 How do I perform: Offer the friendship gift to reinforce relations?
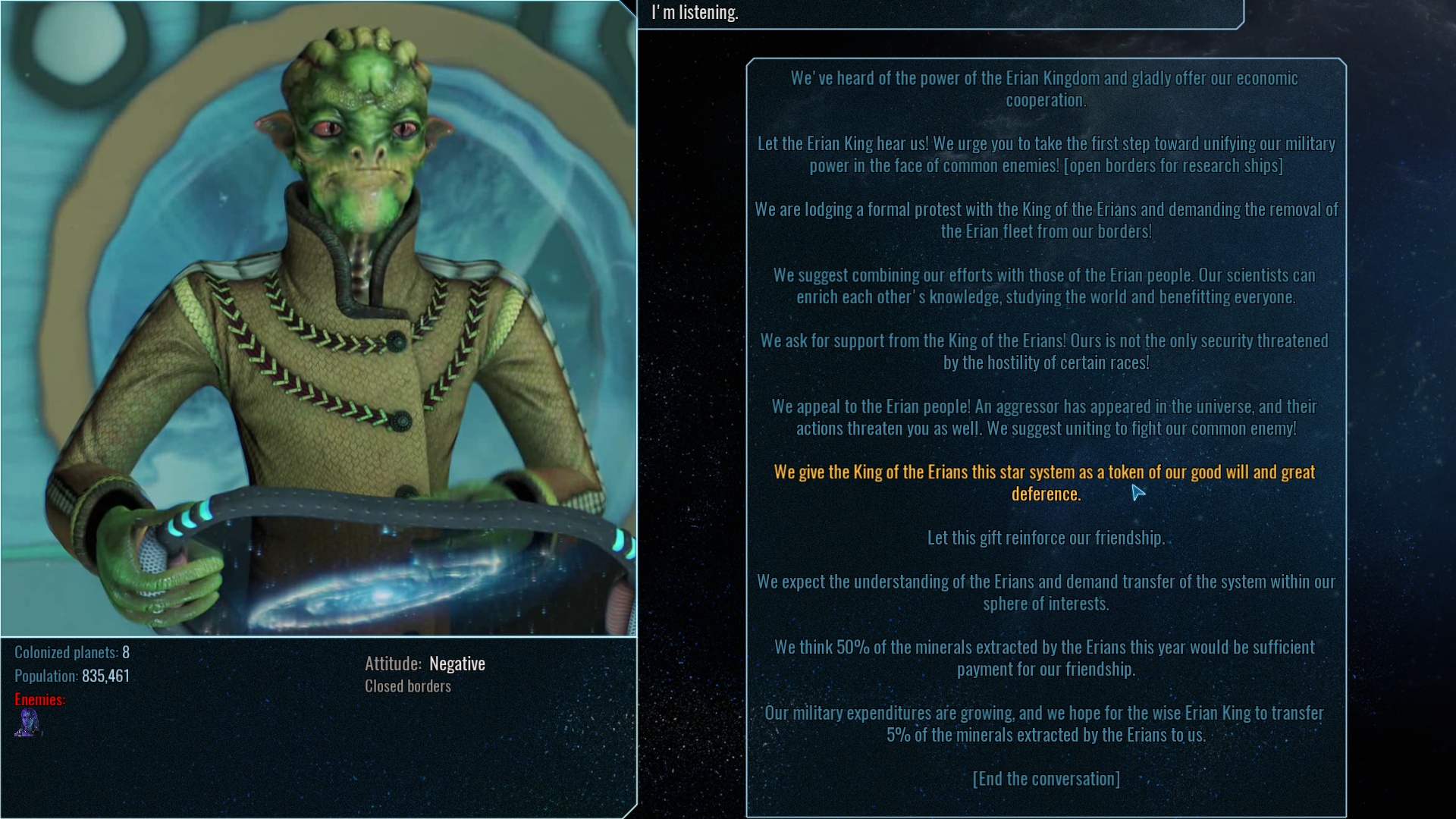tap(1046, 537)
